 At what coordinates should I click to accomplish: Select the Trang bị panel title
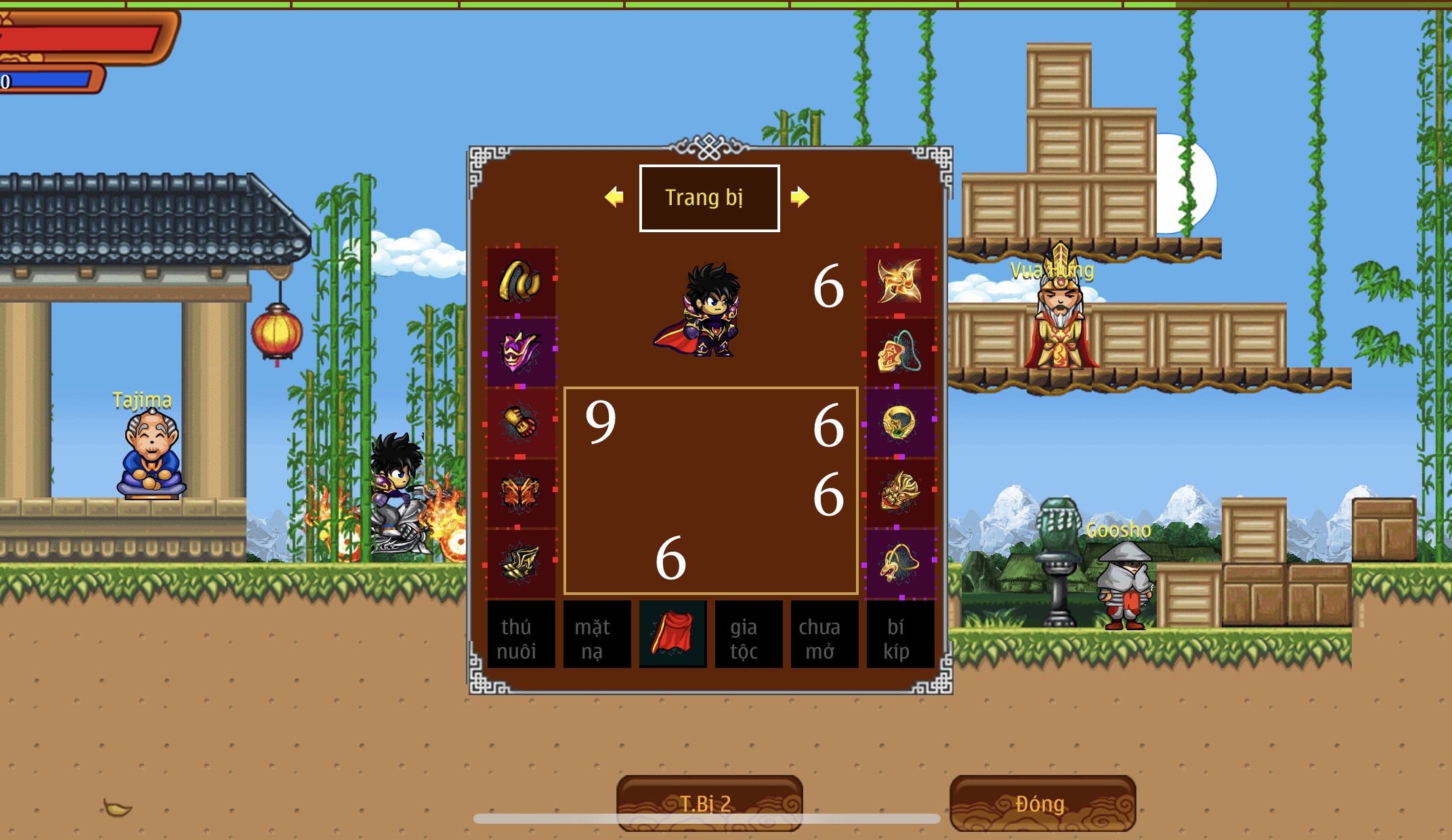(x=709, y=198)
